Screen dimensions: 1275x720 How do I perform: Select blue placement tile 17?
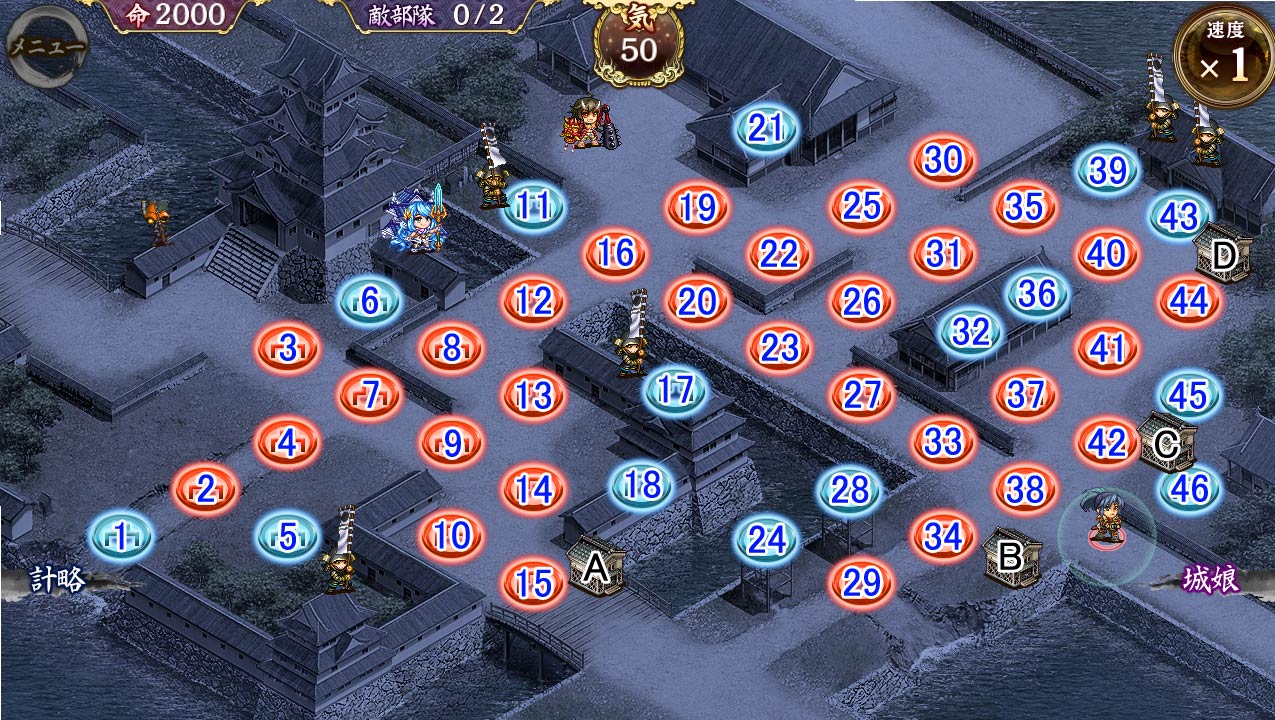676,390
